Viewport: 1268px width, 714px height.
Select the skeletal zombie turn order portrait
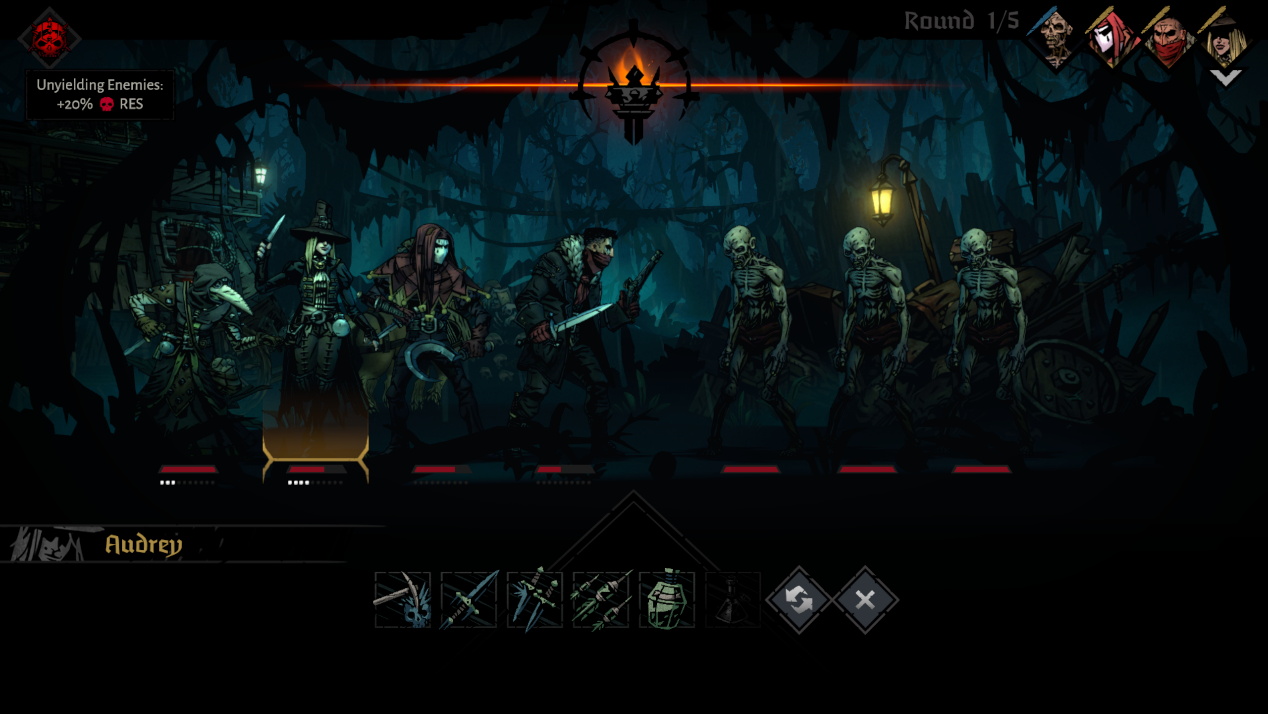point(1054,38)
